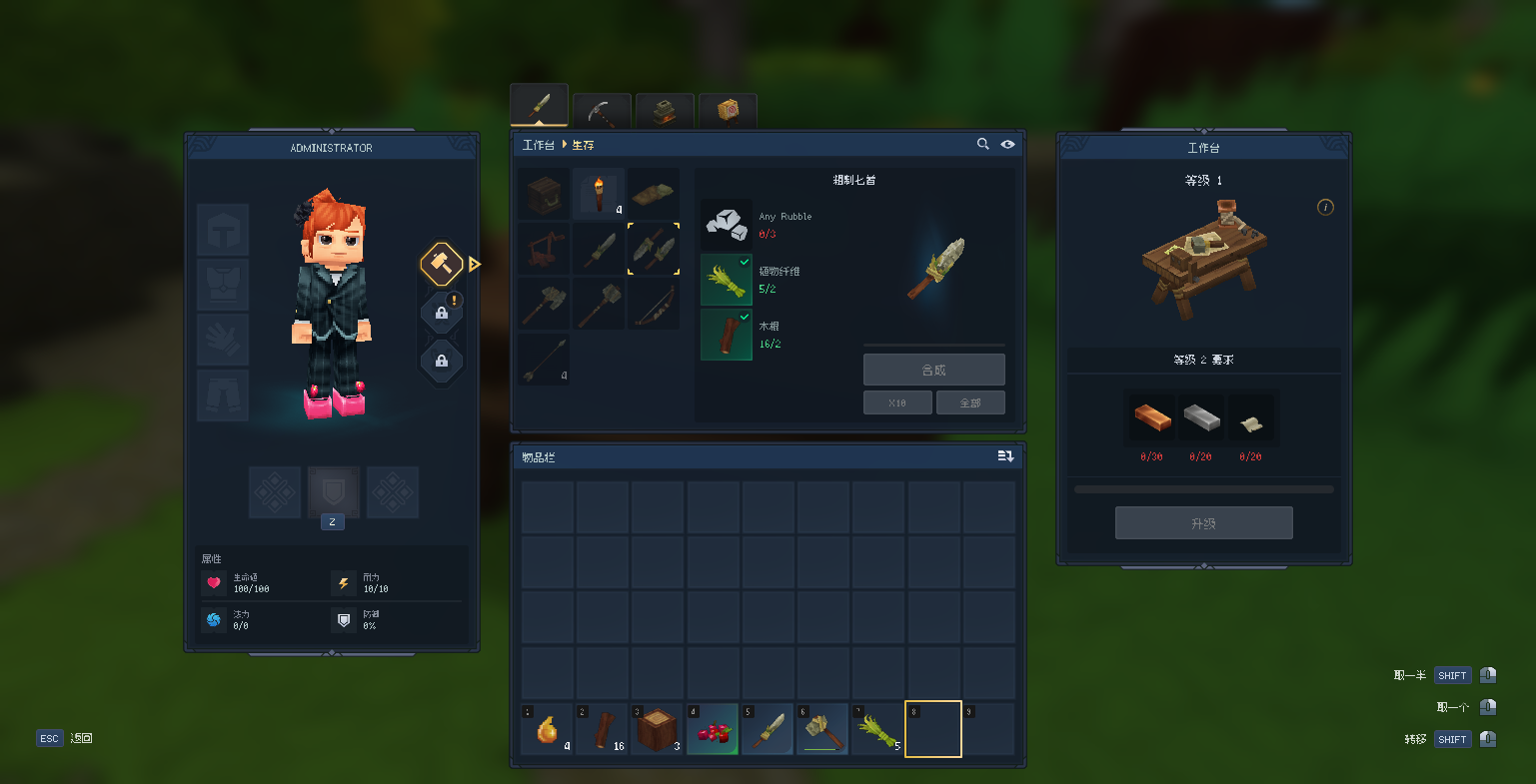The image size is (1536, 784).
Task: Select the stone hatchet hotbar slot
Action: pos(822,729)
